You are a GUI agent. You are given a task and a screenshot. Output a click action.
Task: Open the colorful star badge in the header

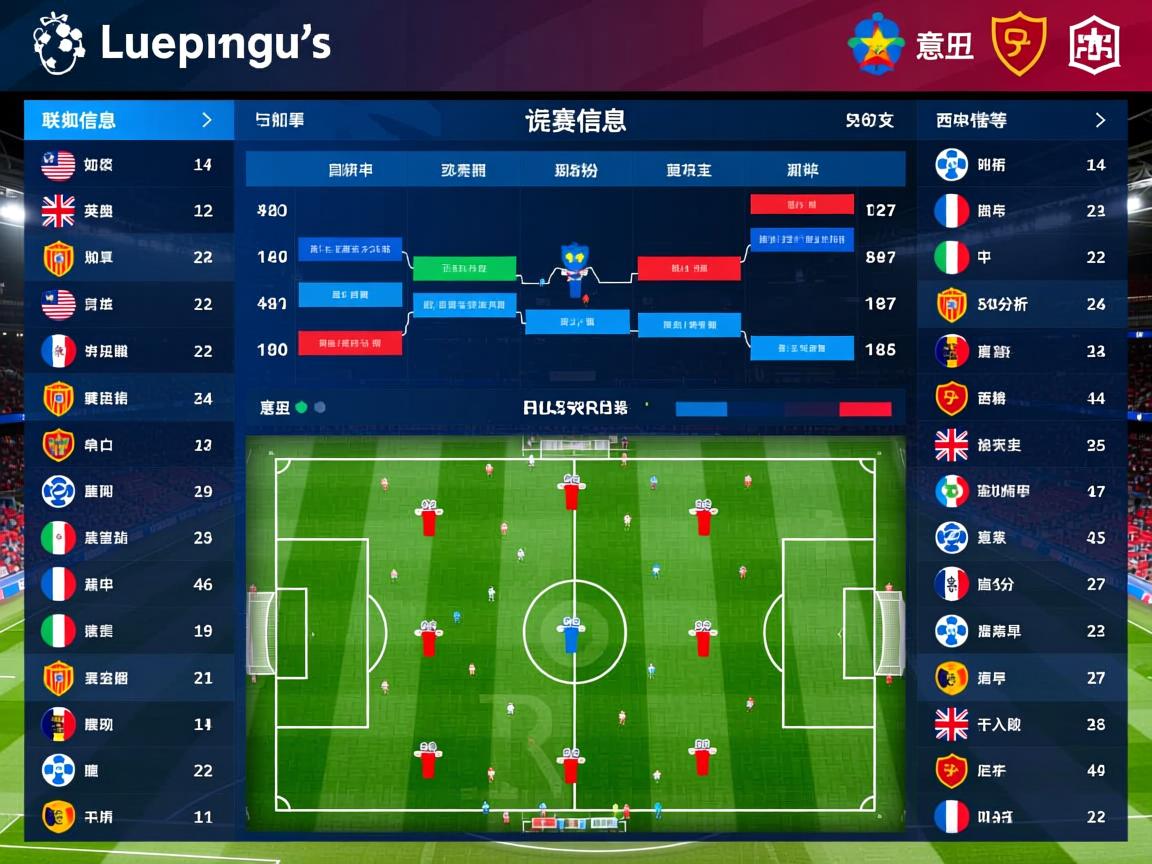(876, 44)
